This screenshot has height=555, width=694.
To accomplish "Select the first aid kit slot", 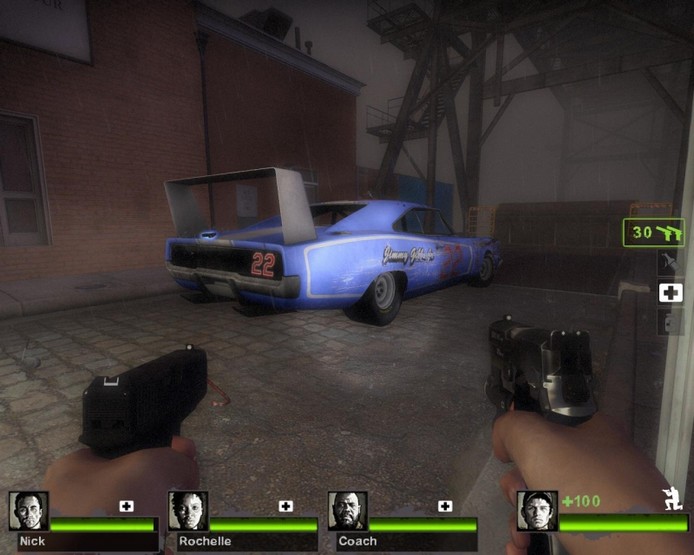I will (669, 293).
